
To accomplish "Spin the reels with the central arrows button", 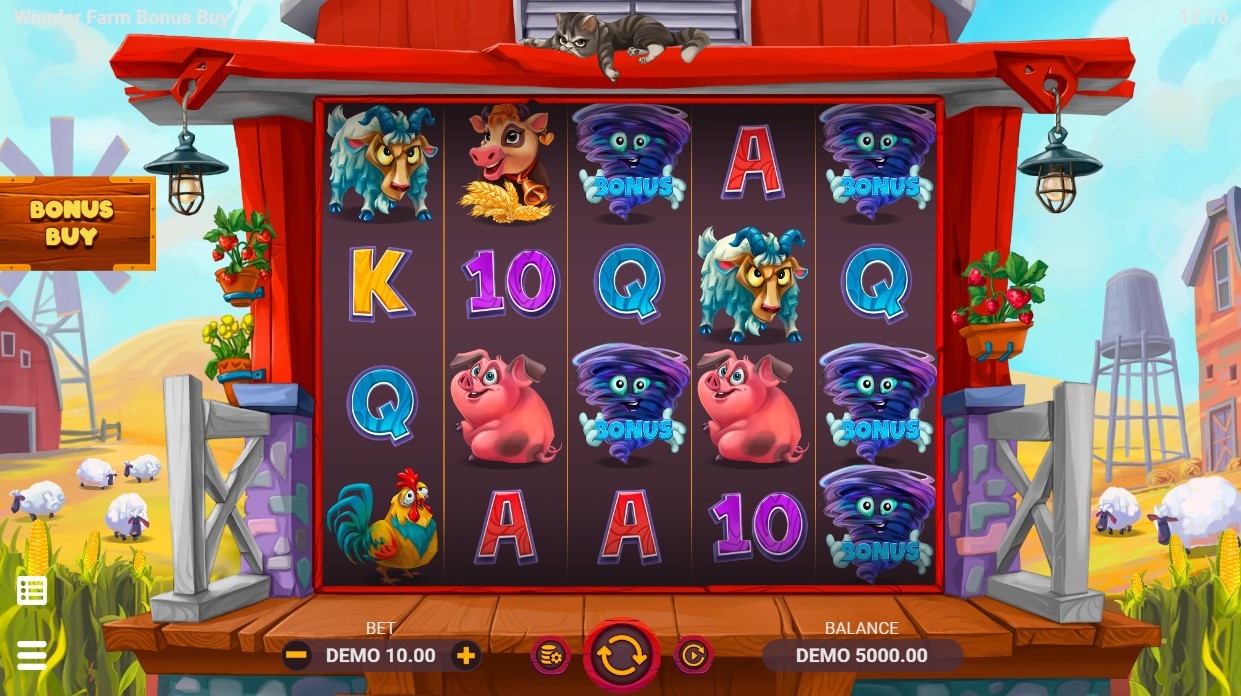I will pyautogui.click(x=621, y=656).
